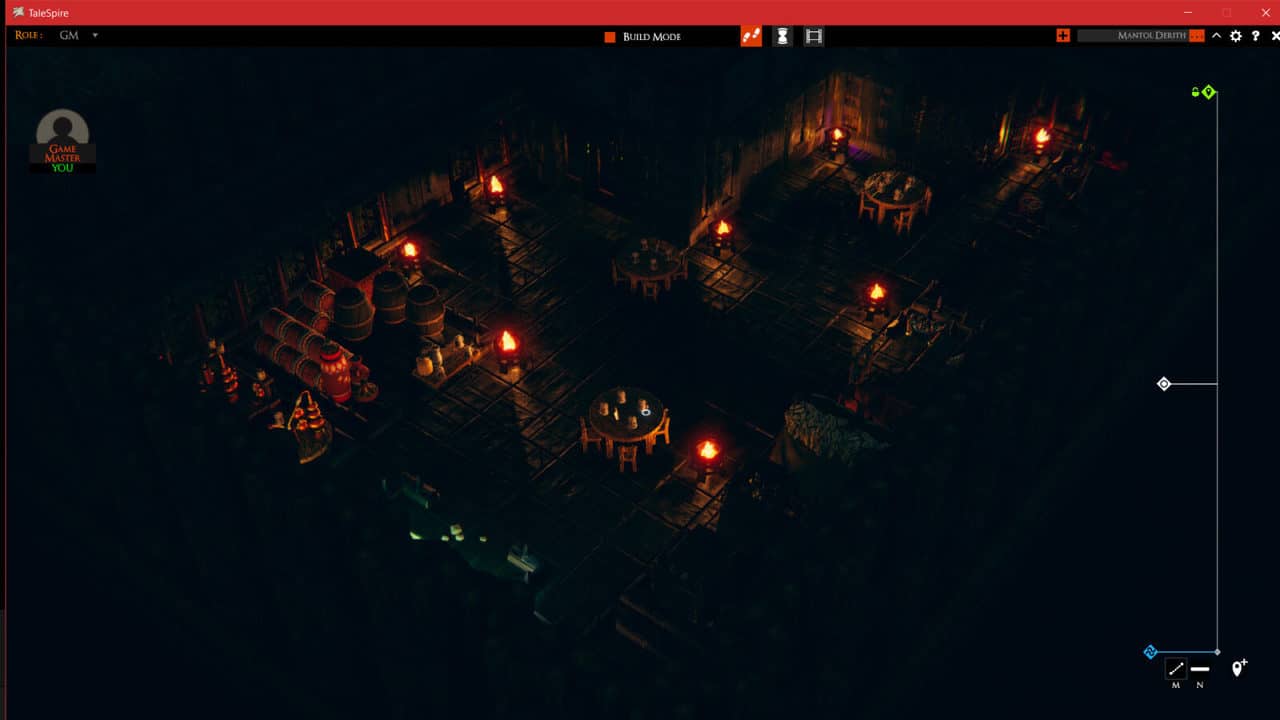Open the cutscene camera tool
Screen dimensions: 1280x720
813,36
